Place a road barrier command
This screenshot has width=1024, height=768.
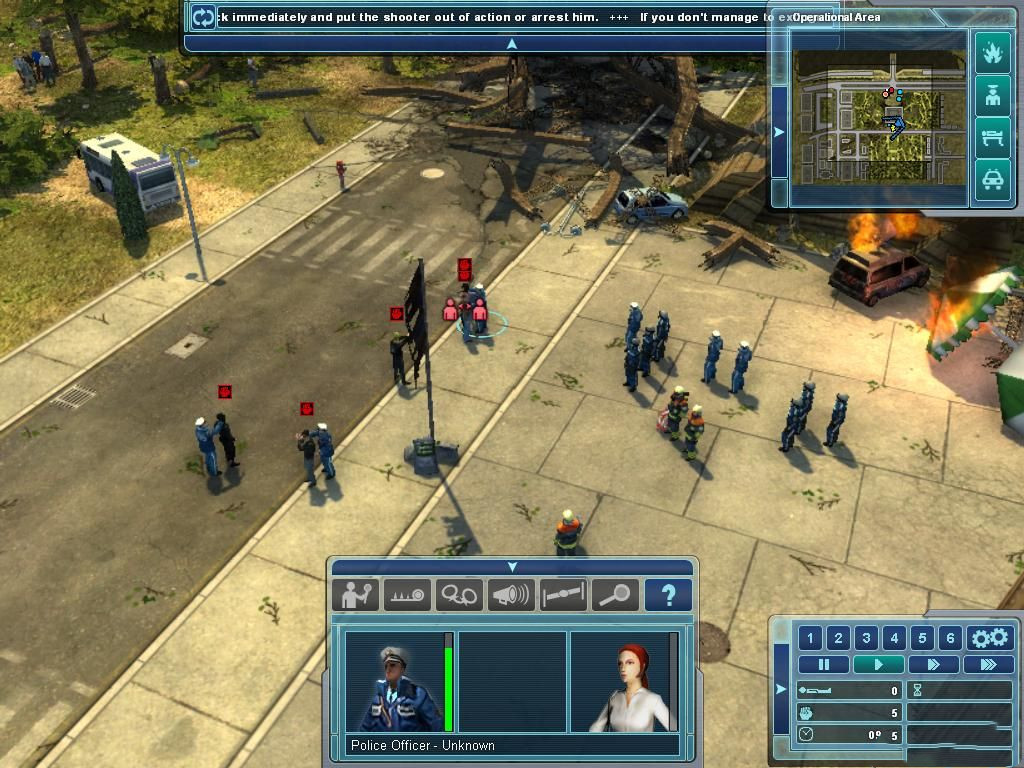point(563,595)
